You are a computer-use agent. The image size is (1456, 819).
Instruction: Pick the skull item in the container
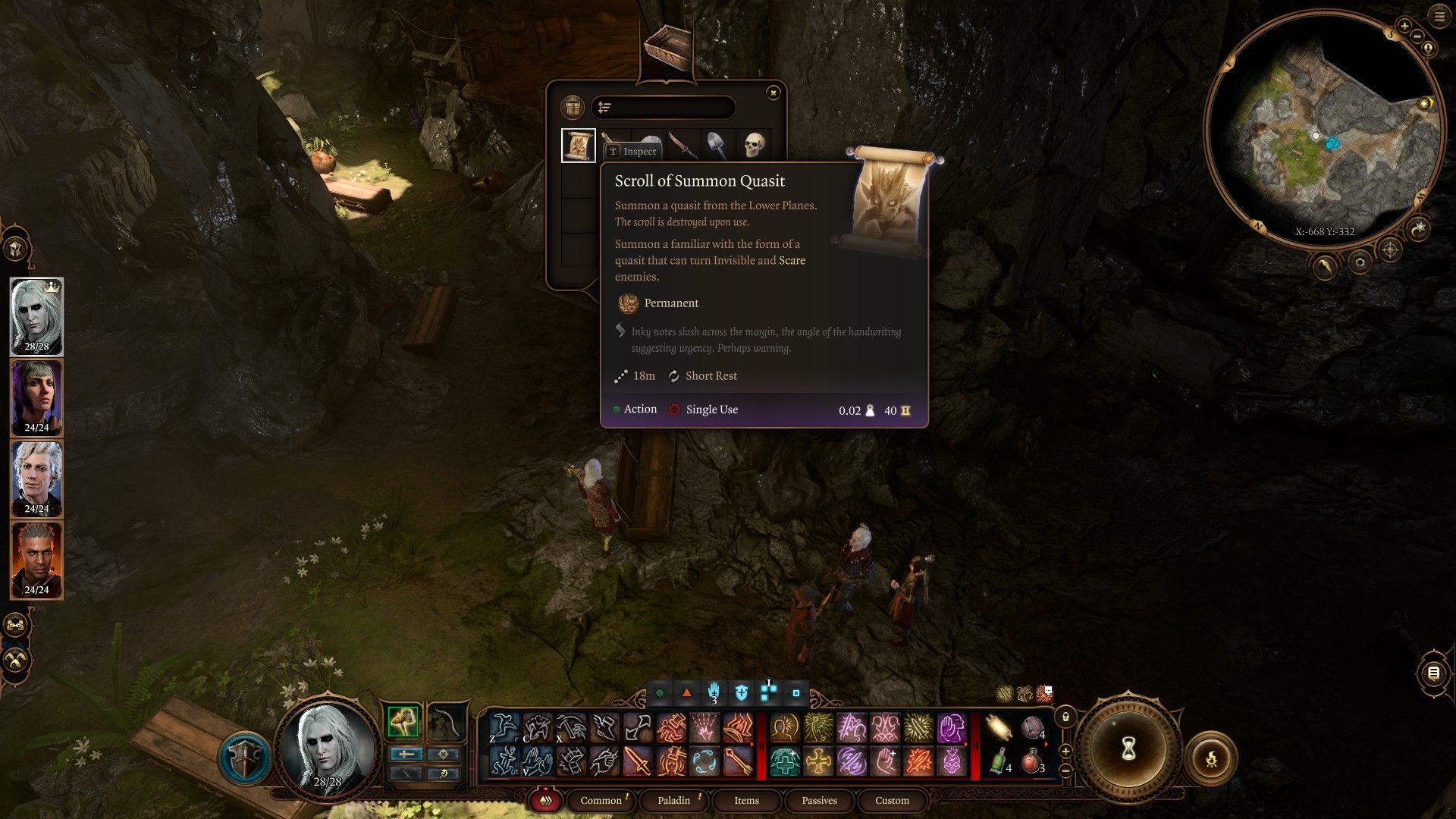point(754,144)
